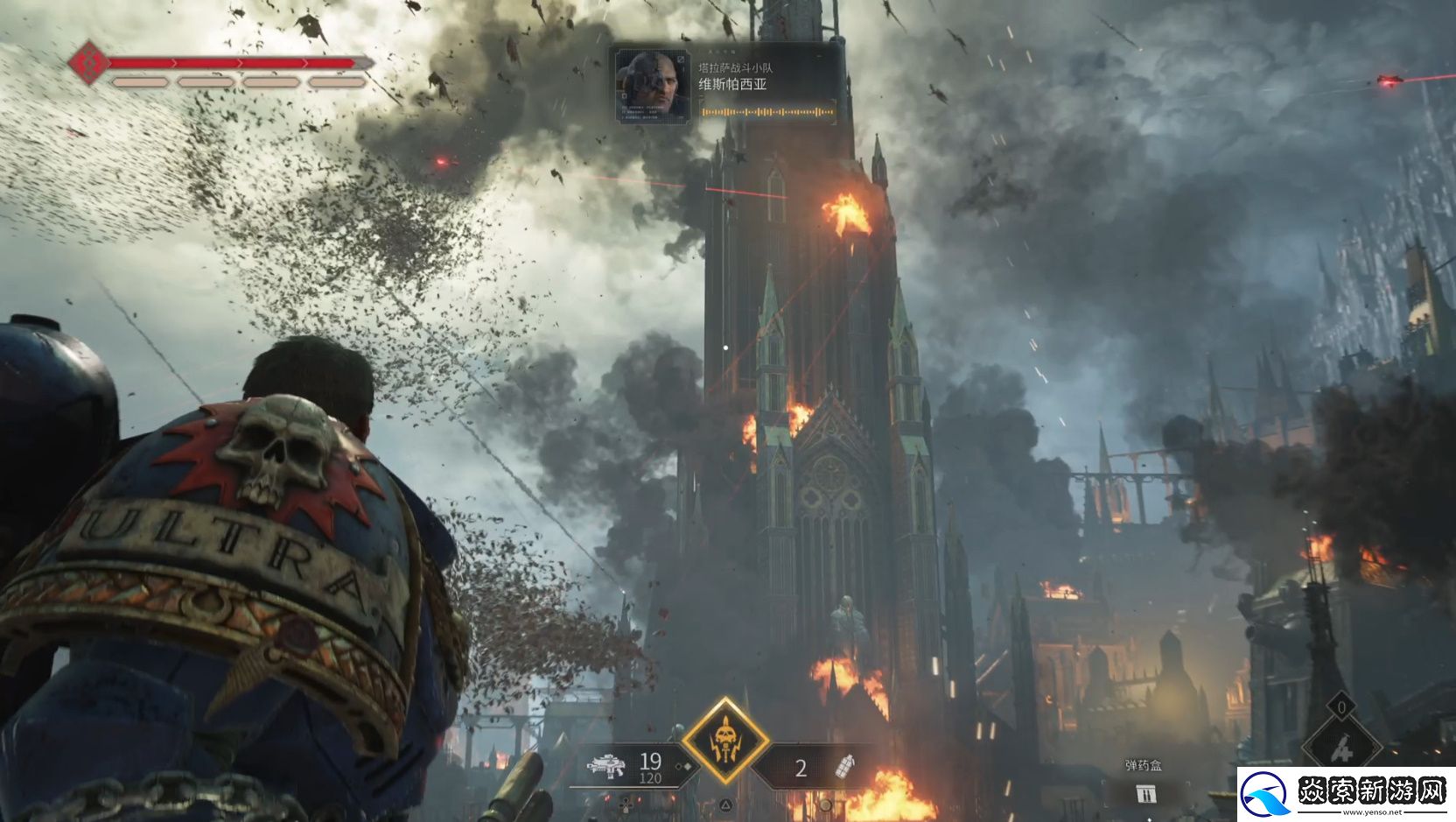Open the yenso.net watermark logo
This screenshot has height=822, width=1456.
click(x=1346, y=794)
